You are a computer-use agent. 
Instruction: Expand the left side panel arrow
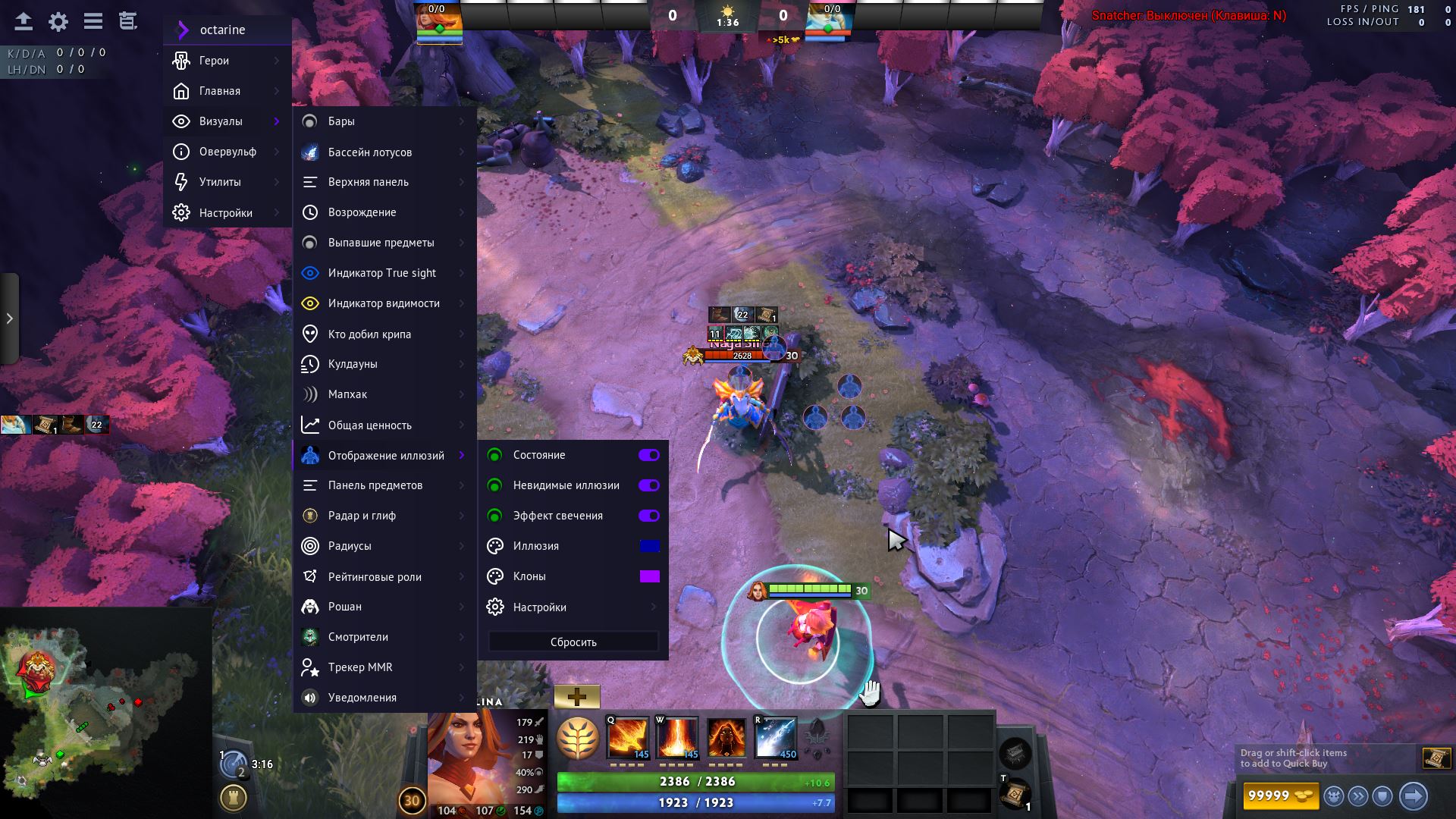pos(9,318)
